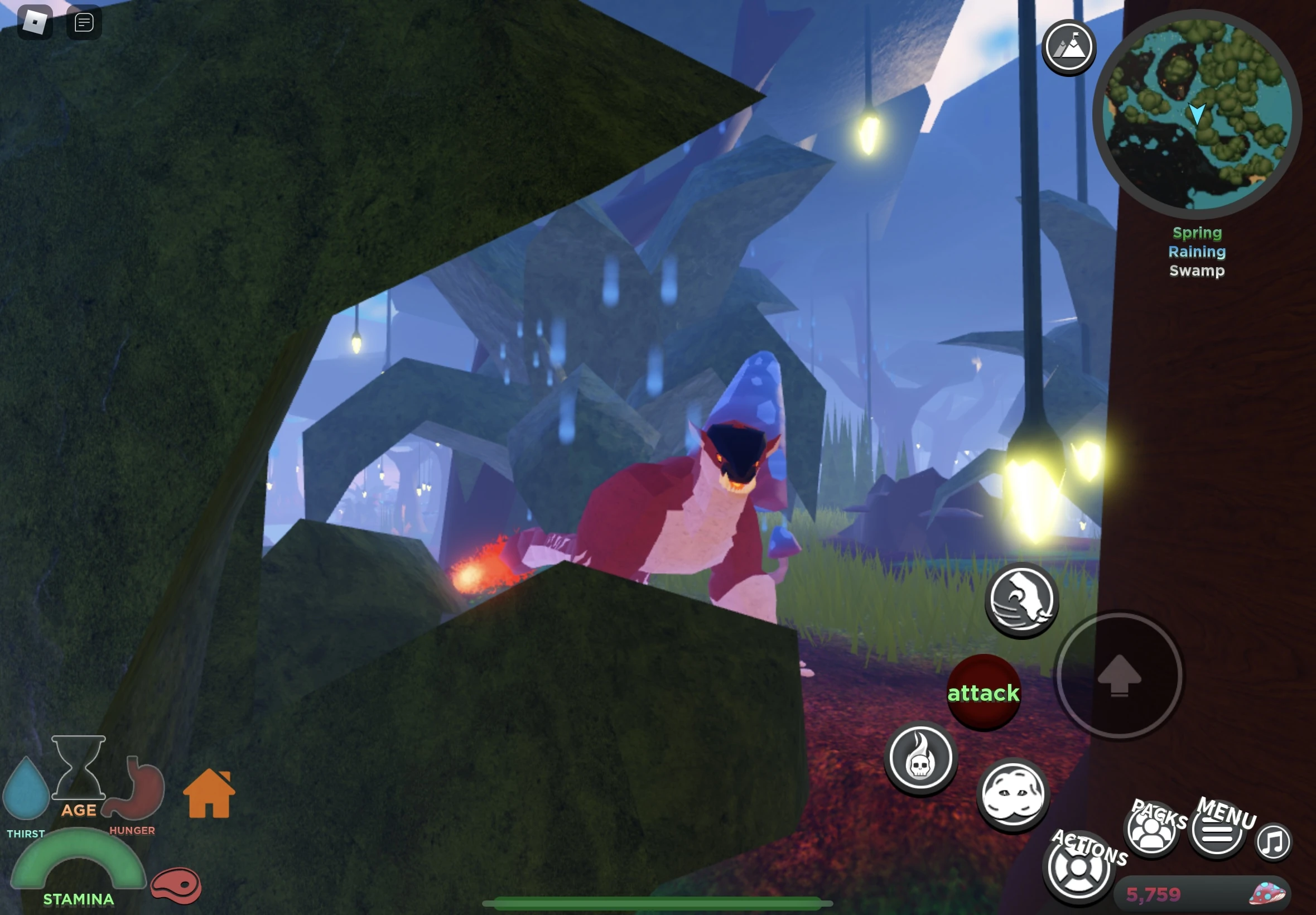This screenshot has height=915, width=1316.
Task: Toggle the in-game music note button
Action: tap(1274, 841)
